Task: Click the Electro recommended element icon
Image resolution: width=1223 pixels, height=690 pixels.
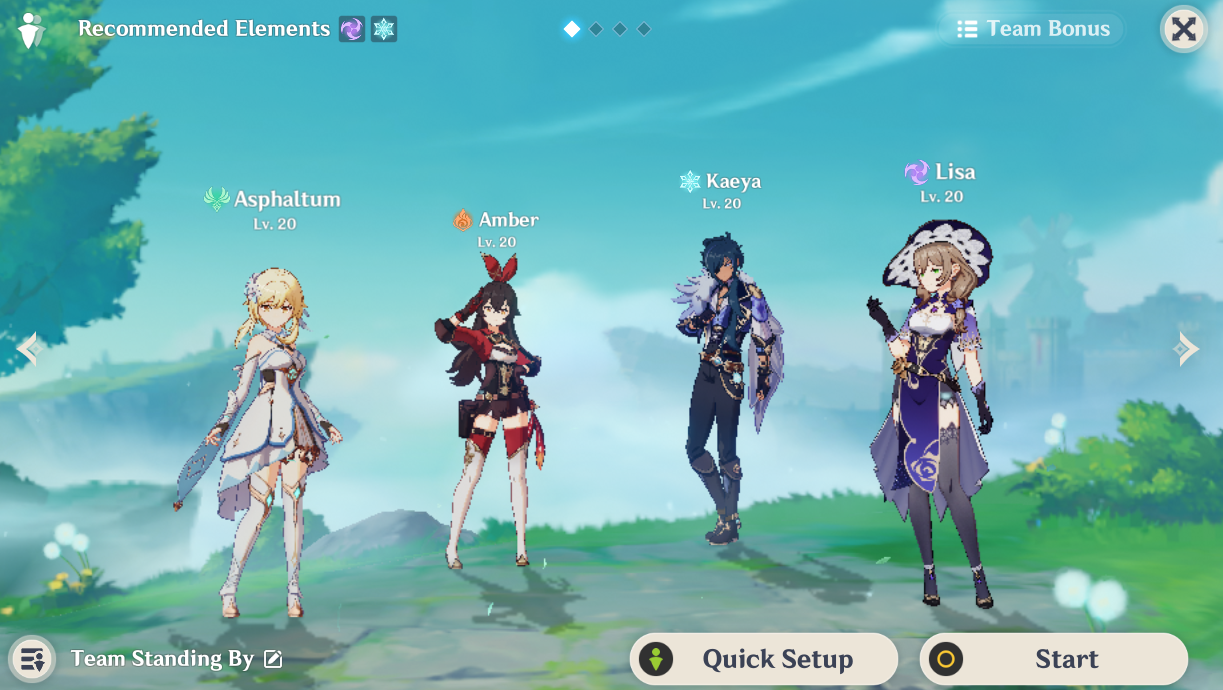Action: [x=351, y=29]
